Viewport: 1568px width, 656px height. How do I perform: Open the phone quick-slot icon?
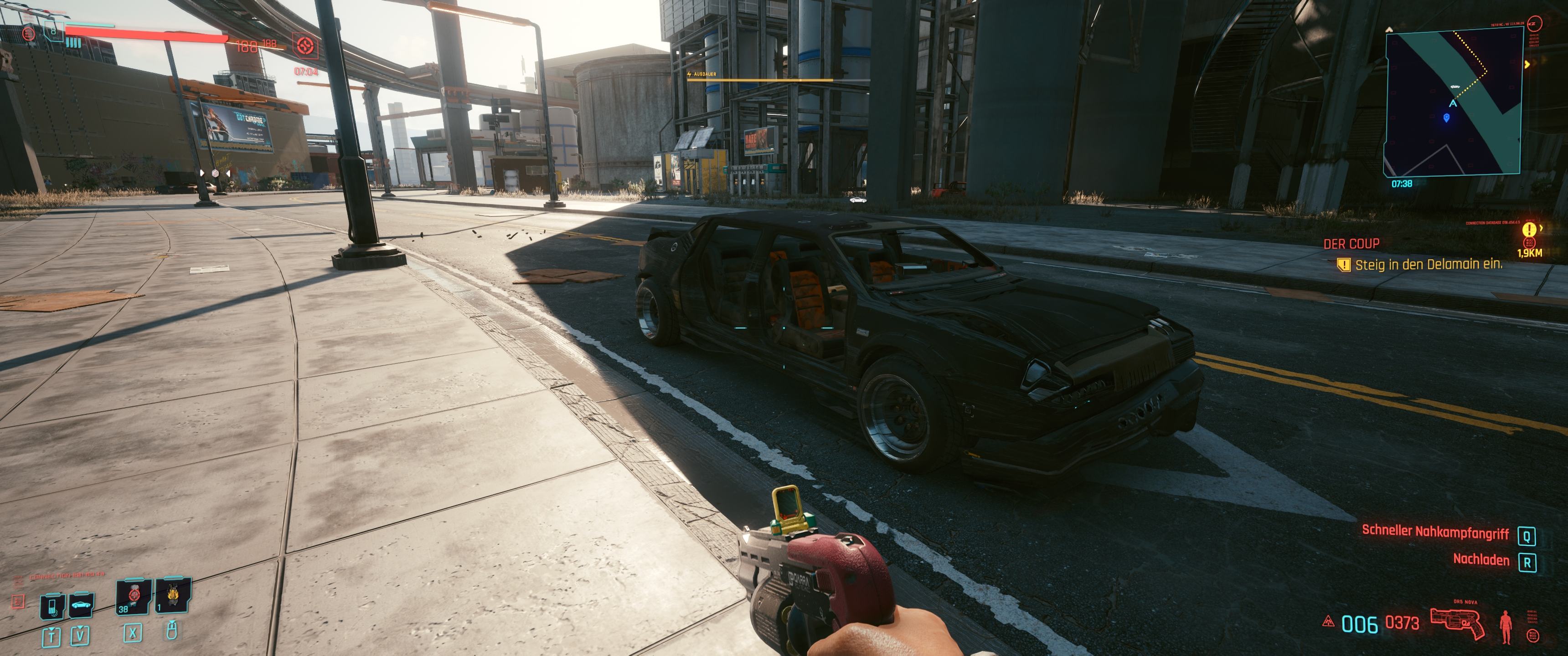click(x=52, y=606)
